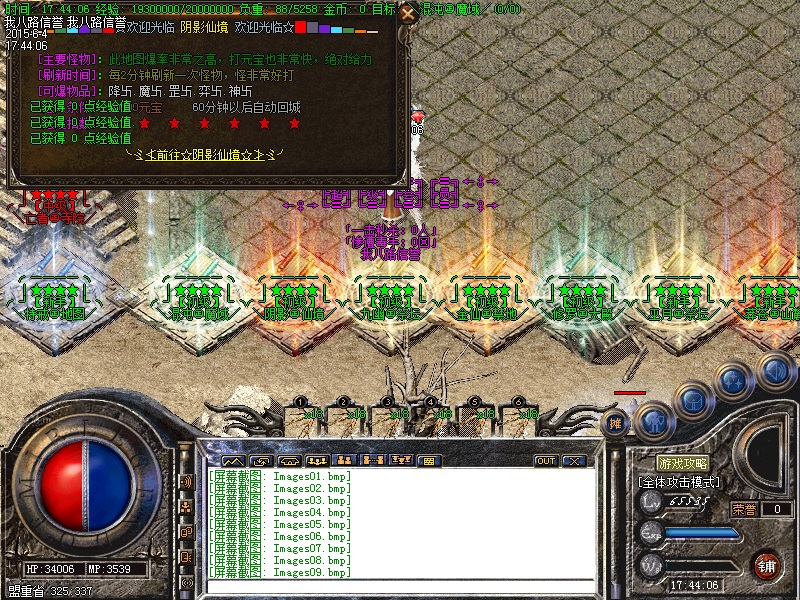Toggle the 全体攻击模式 attack mode label

tap(680, 482)
